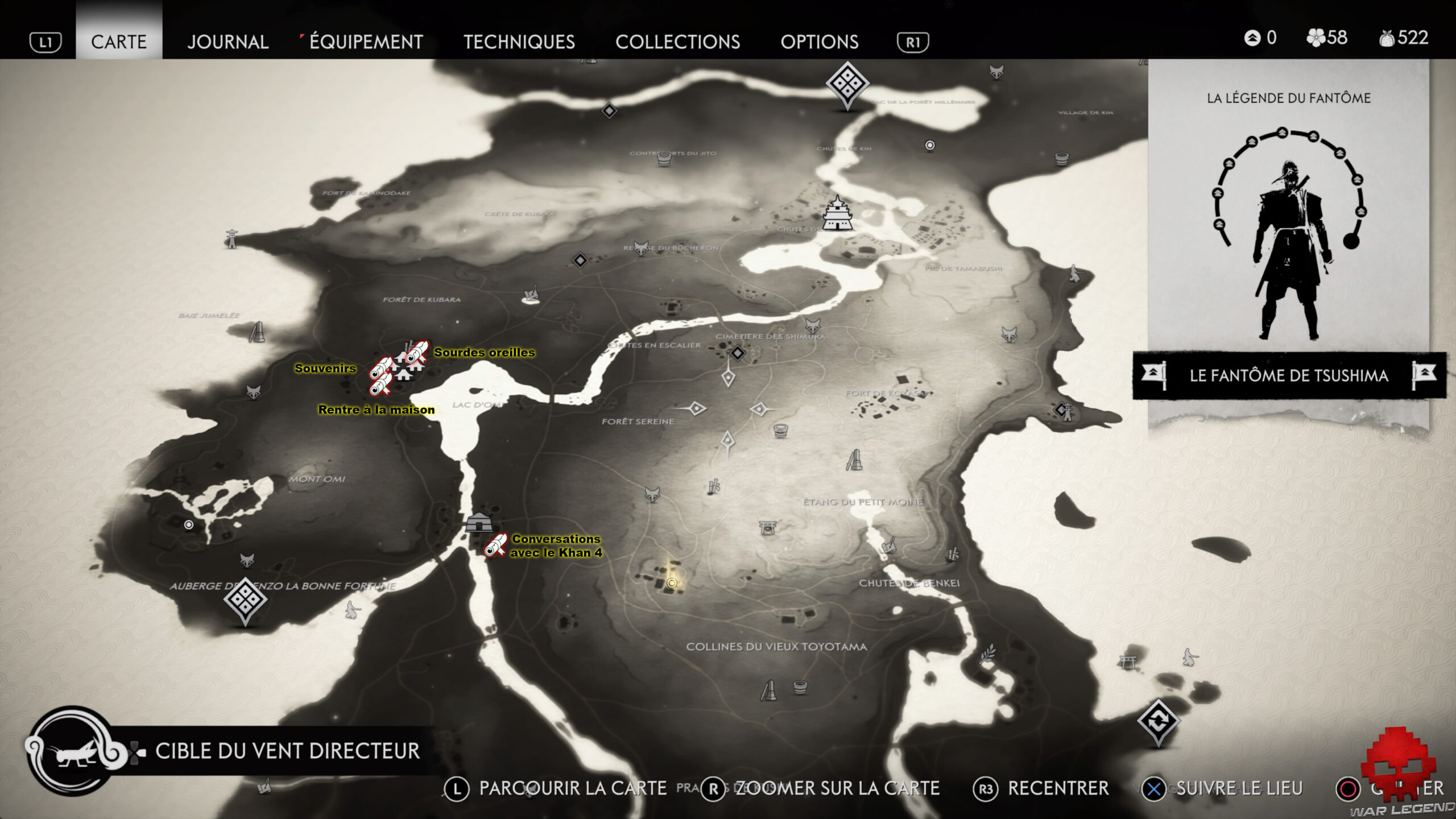The image size is (1456, 819).
Task: Open the Équipement tab
Action: coord(366,42)
